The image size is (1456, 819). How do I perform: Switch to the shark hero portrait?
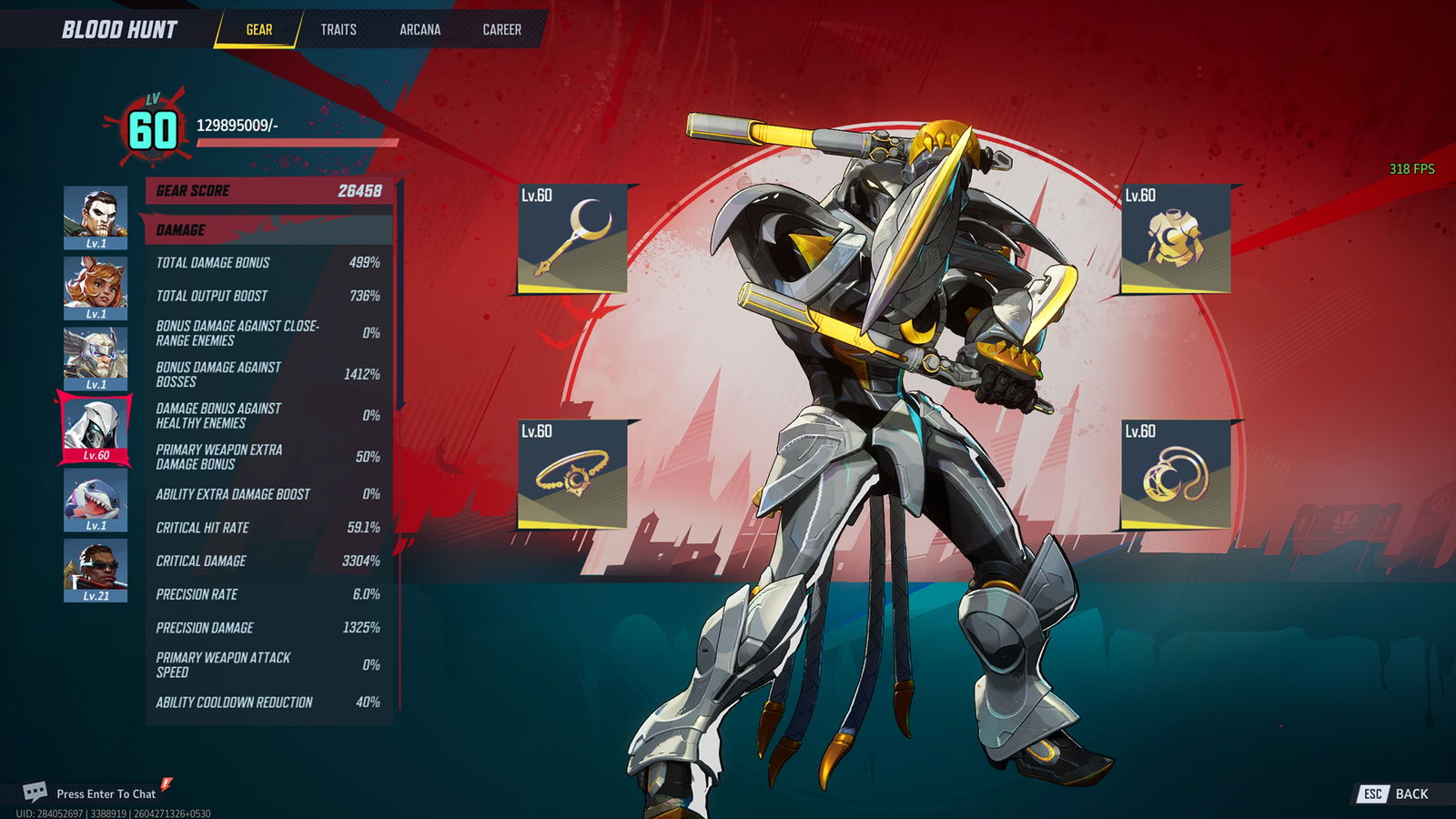pyautogui.click(x=96, y=499)
